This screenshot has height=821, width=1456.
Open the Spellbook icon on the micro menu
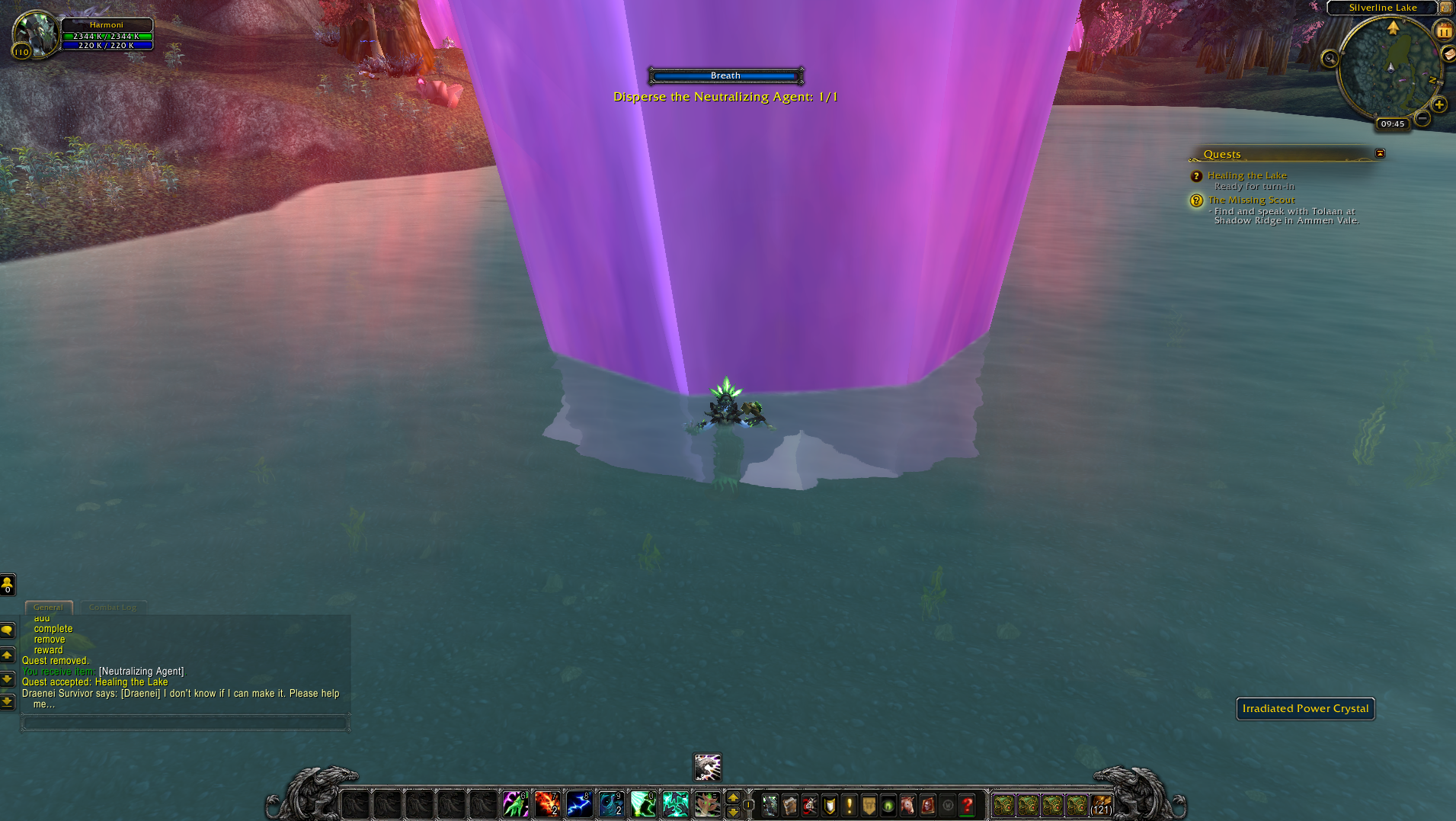[789, 805]
